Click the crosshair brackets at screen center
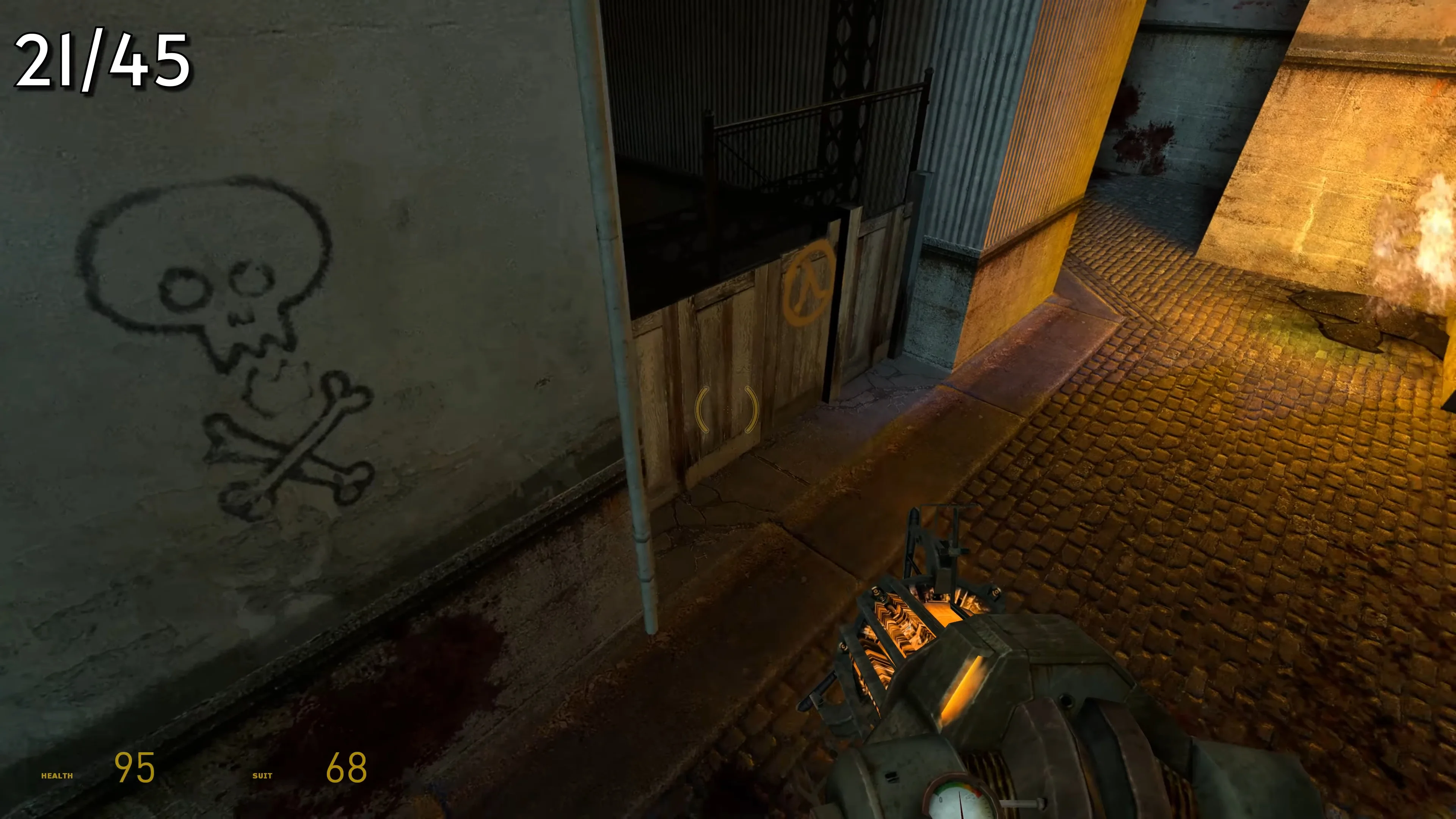 pyautogui.click(x=728, y=410)
